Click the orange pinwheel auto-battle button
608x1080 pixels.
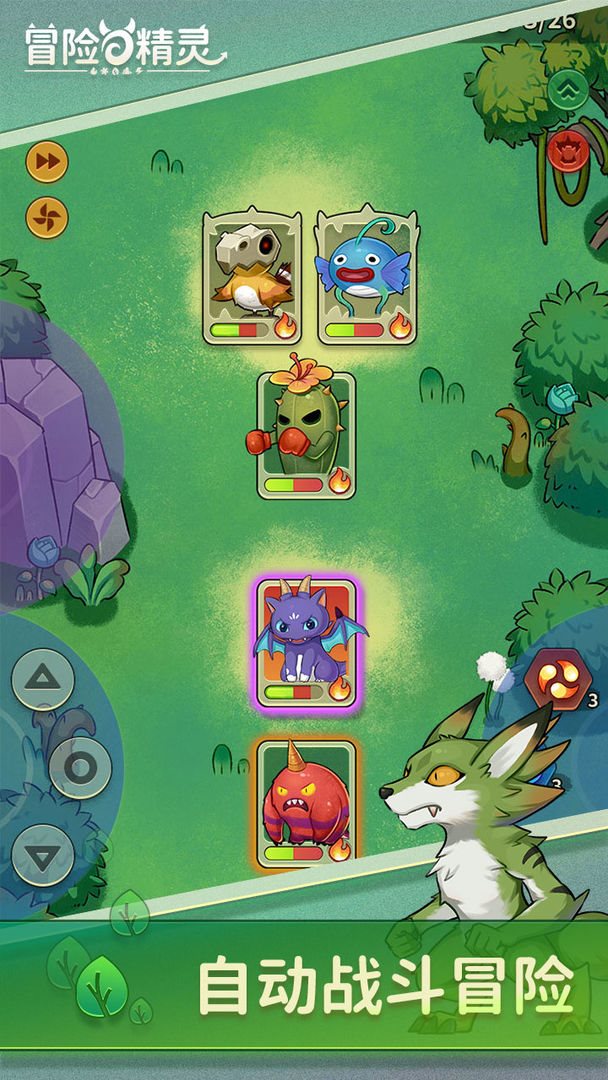(x=47, y=216)
